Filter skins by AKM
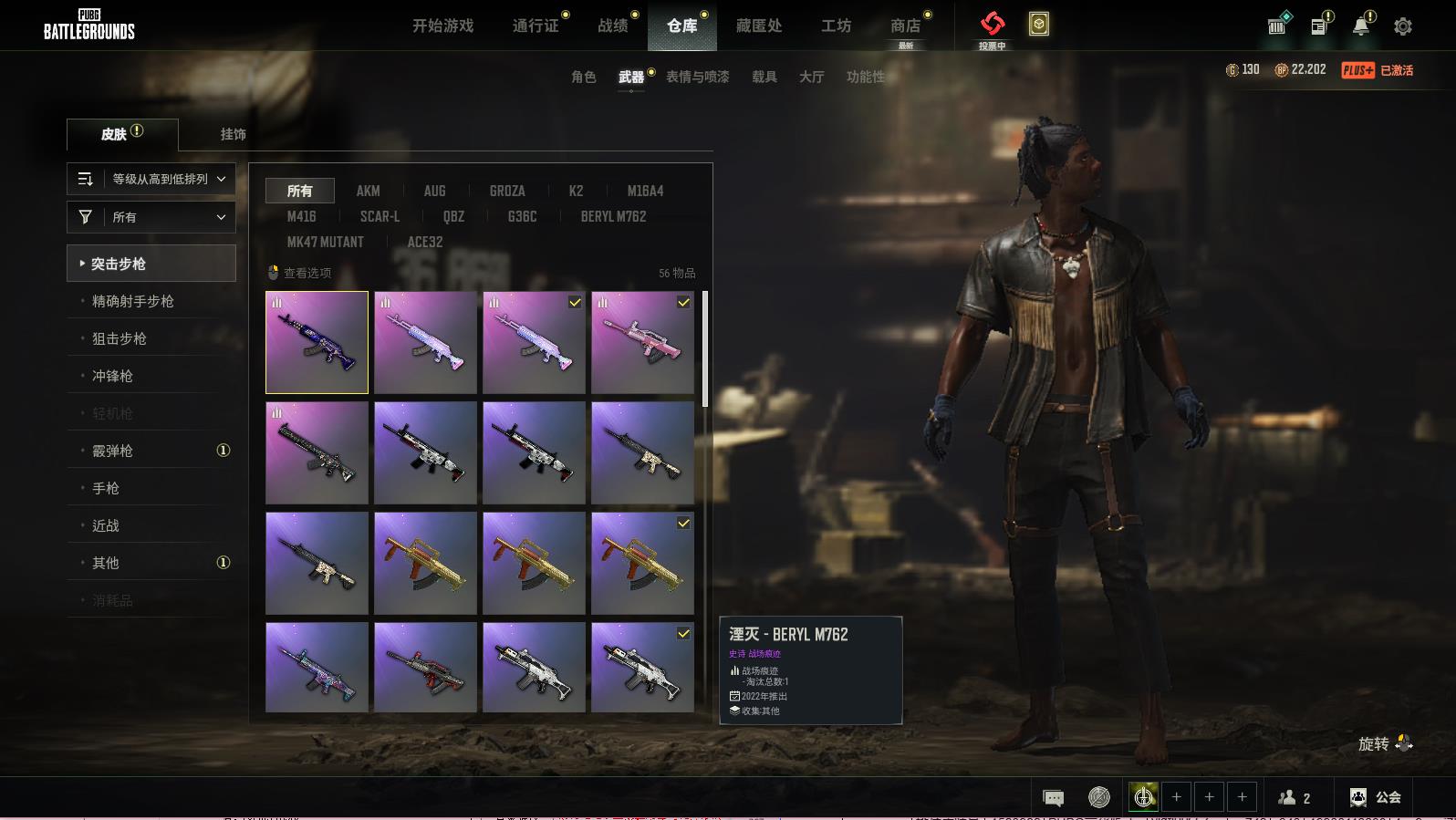Image resolution: width=1456 pixels, height=820 pixels. 368,191
